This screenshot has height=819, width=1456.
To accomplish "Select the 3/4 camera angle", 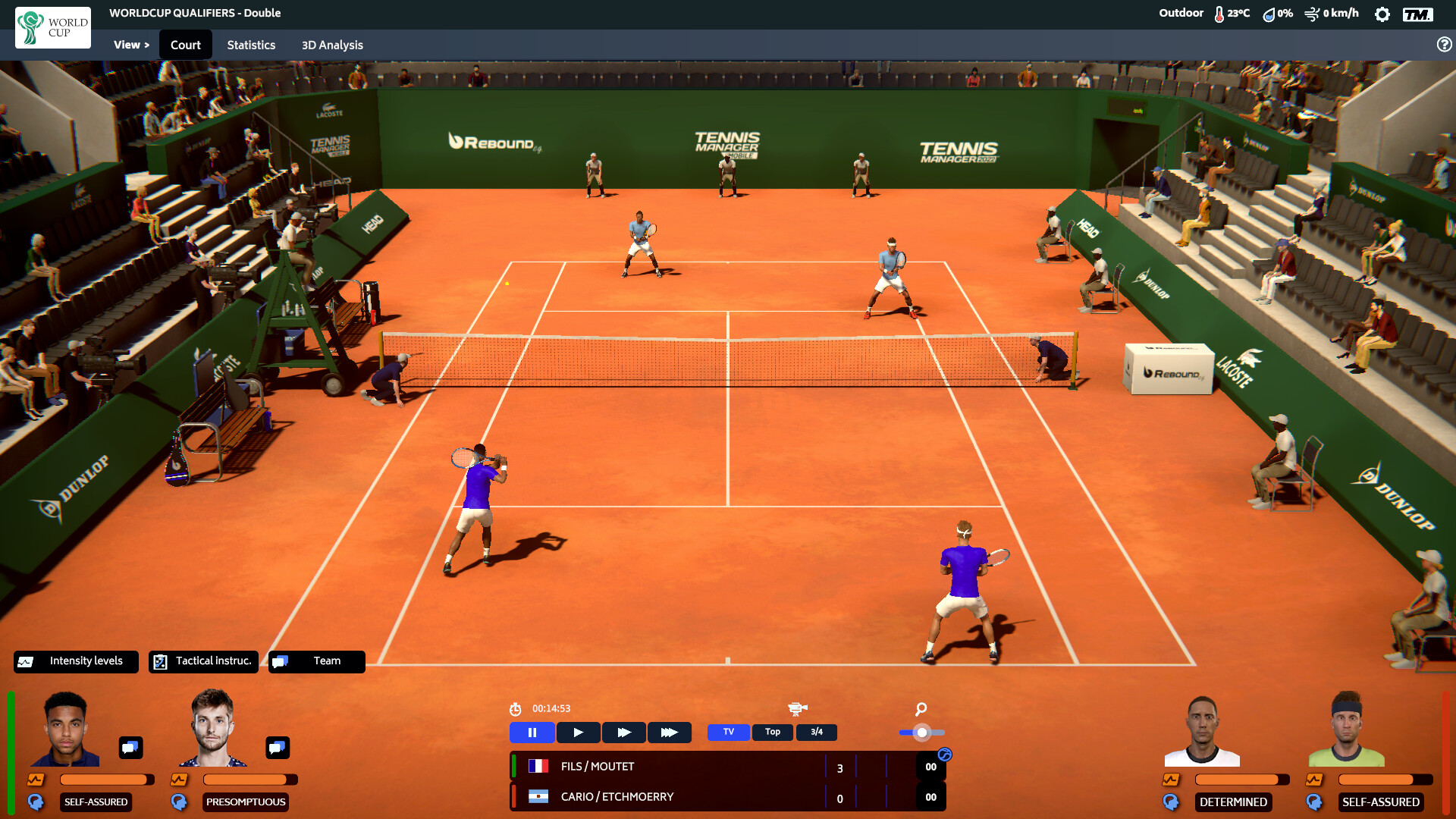I will tap(816, 732).
